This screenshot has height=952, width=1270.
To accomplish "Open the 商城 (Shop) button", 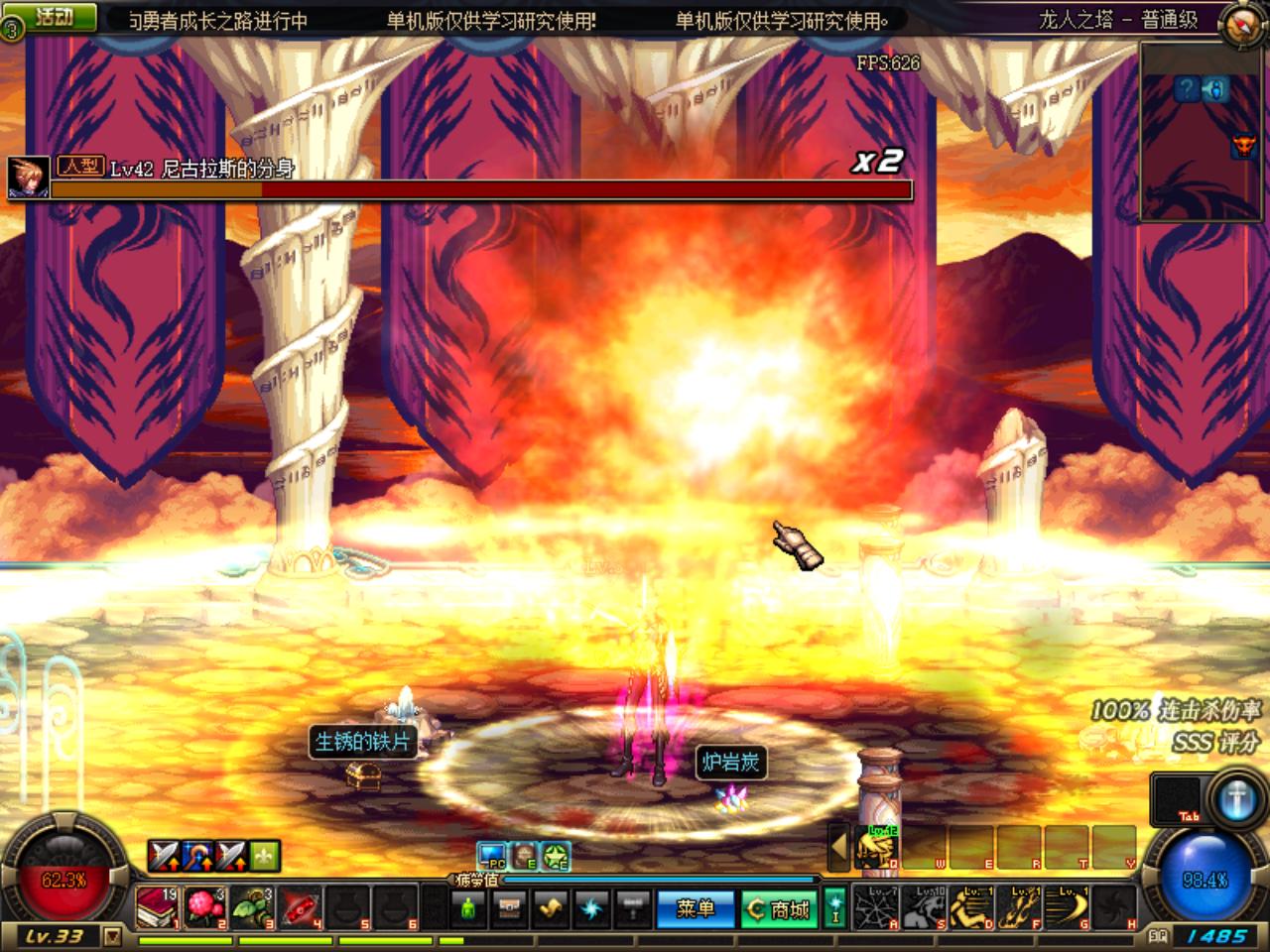I will [x=780, y=908].
